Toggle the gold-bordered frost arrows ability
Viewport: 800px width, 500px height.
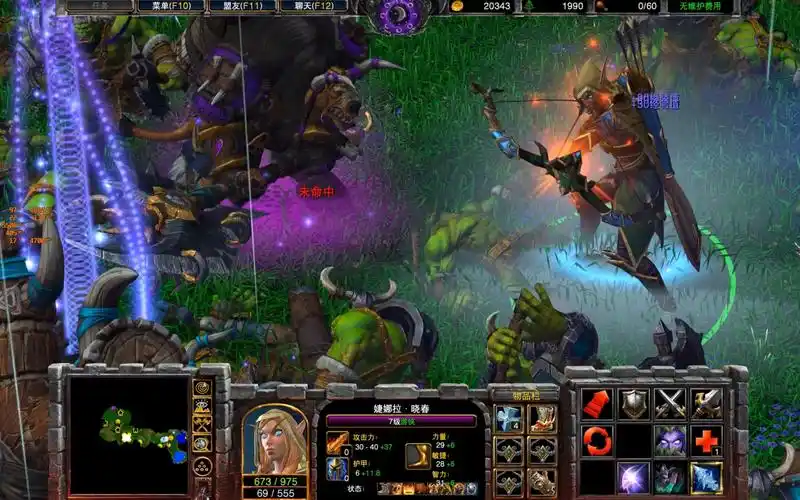[706, 476]
